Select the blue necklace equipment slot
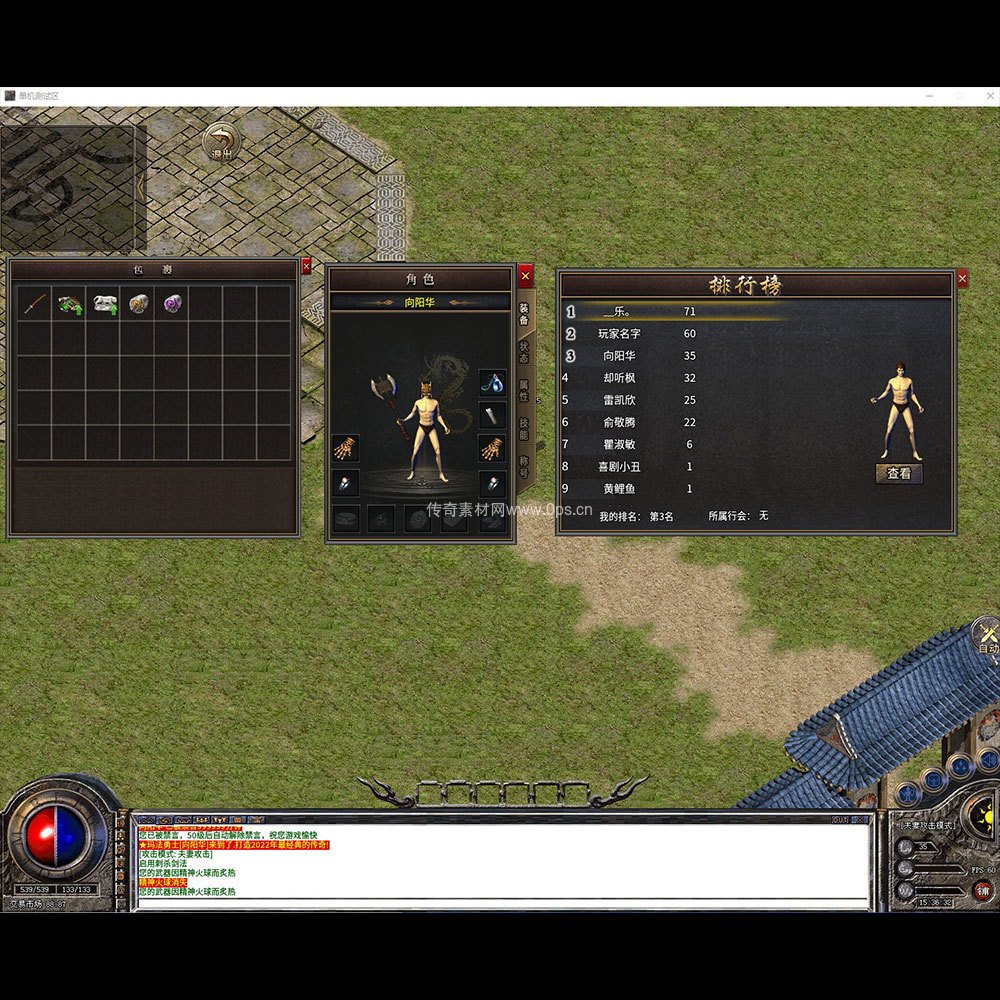Screen dimensions: 1000x1000 pyautogui.click(x=492, y=381)
